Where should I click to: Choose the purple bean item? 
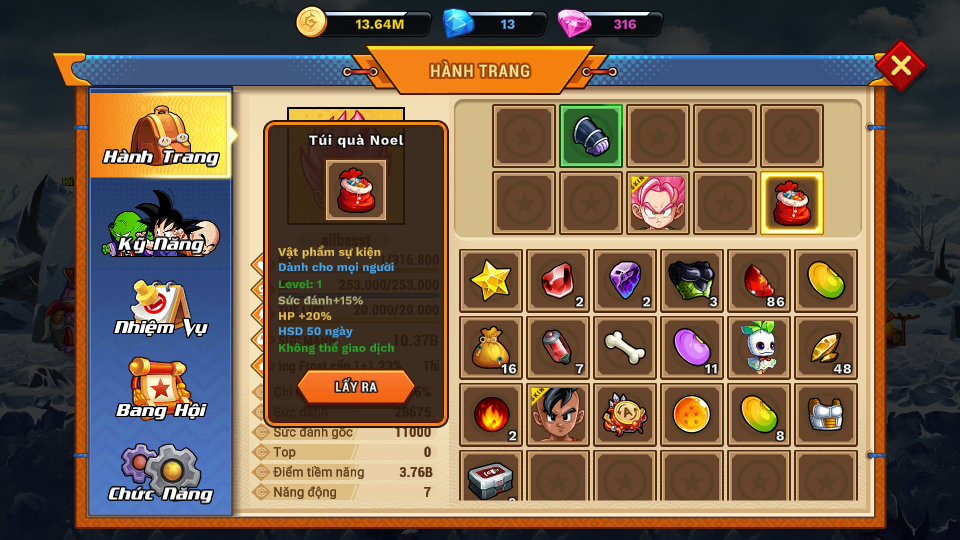pos(692,348)
